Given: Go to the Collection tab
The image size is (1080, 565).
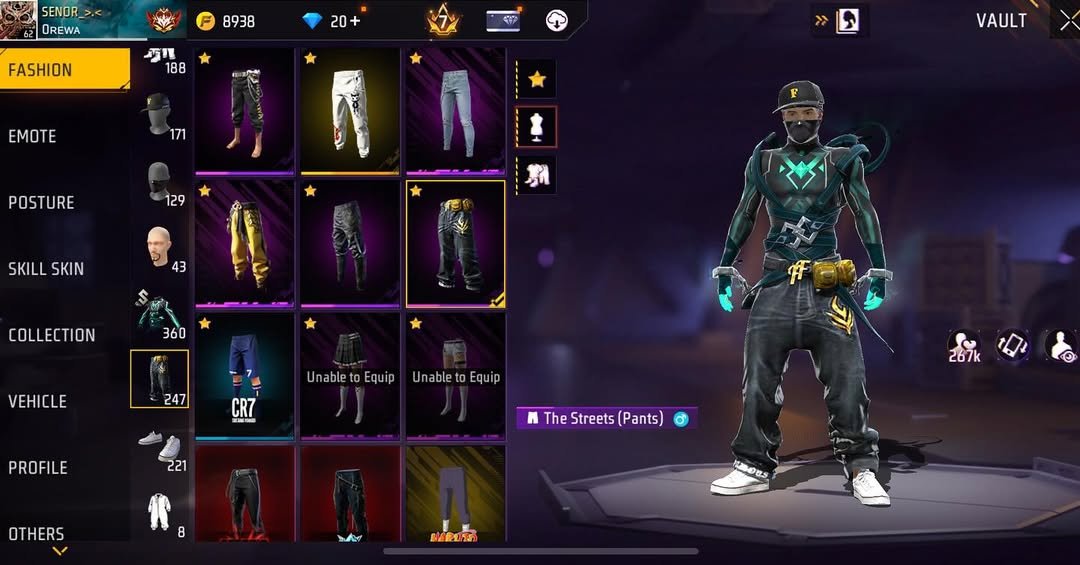Looking at the screenshot, I should click(x=52, y=335).
